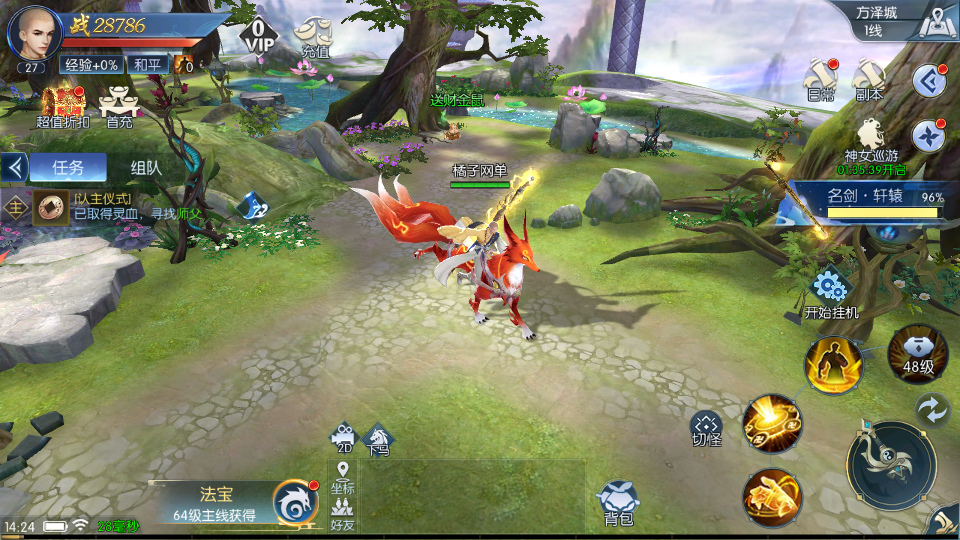Open the 日常 daily activities icon

pyautogui.click(x=820, y=78)
